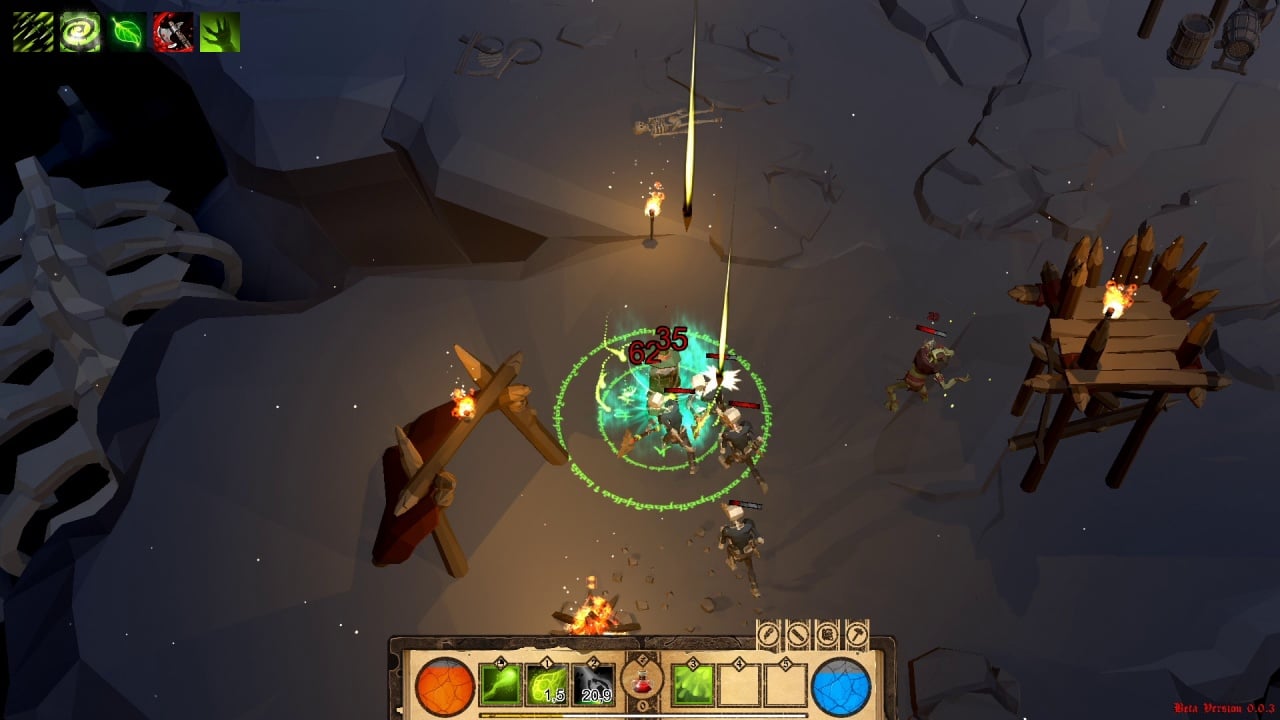The image size is (1280, 720).
Task: Open the hammer crafting tab
Action: [856, 634]
